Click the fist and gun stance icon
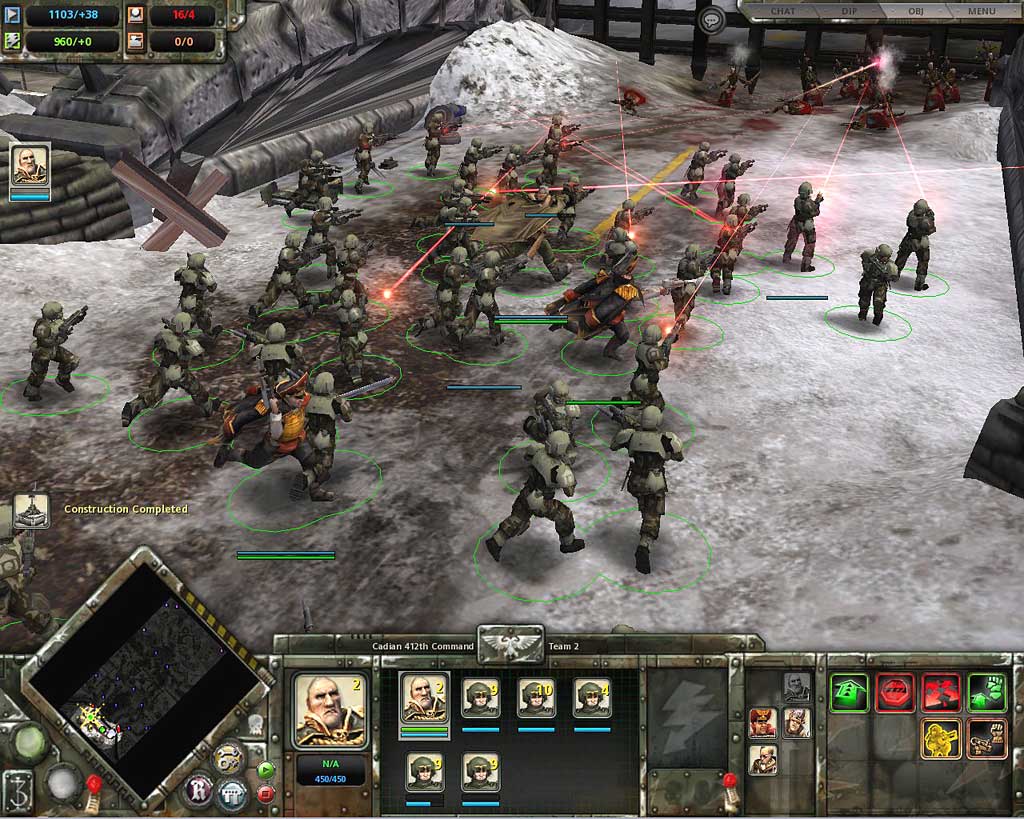Image resolution: width=1024 pixels, height=819 pixels. pyautogui.click(x=987, y=738)
